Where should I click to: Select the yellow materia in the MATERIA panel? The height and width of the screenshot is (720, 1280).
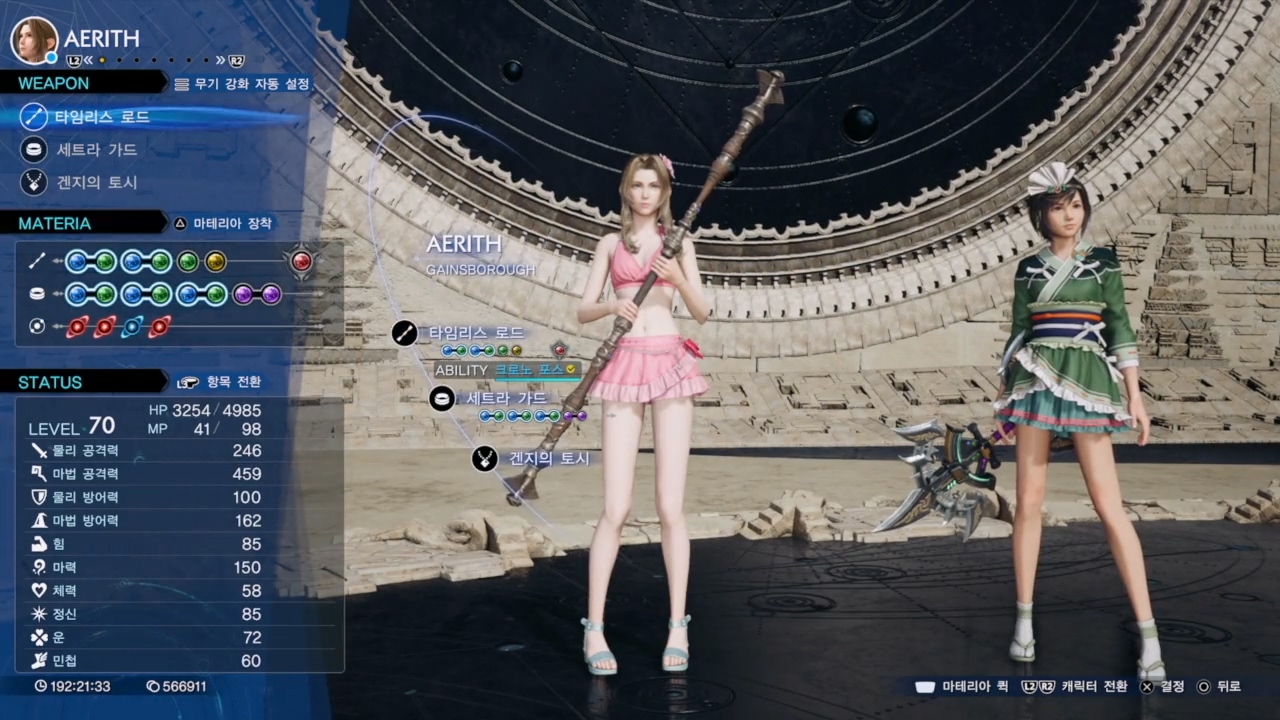tap(215, 262)
